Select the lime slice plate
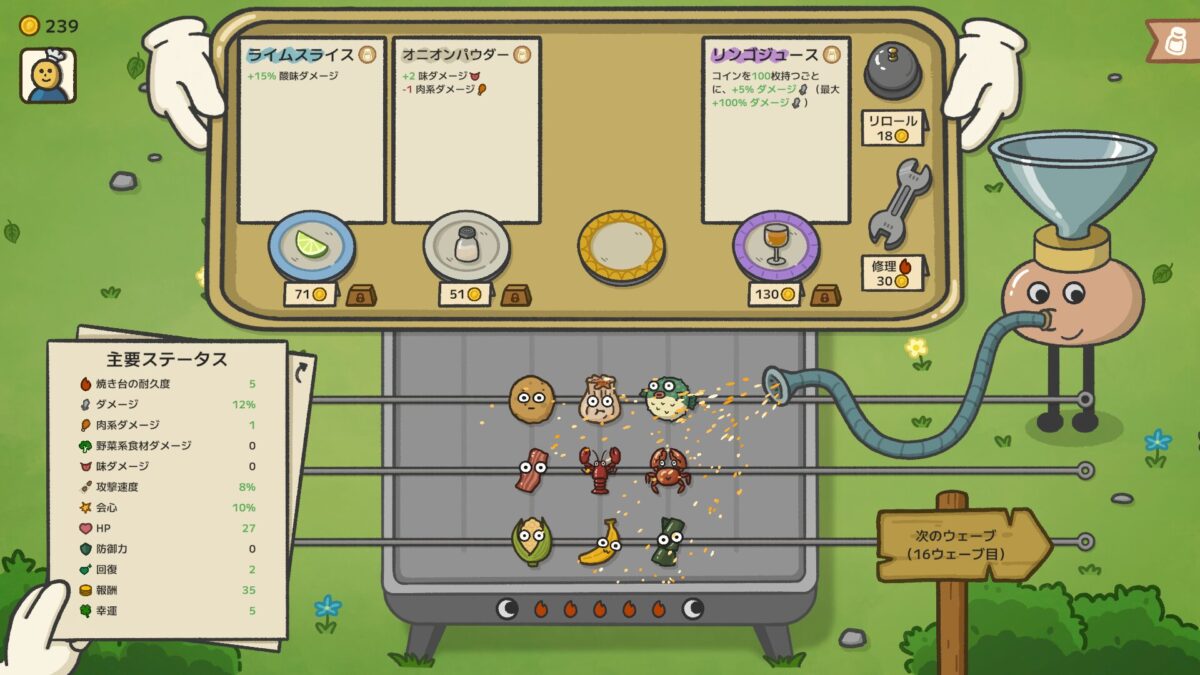Viewport: 1200px width, 675px height. click(311, 245)
